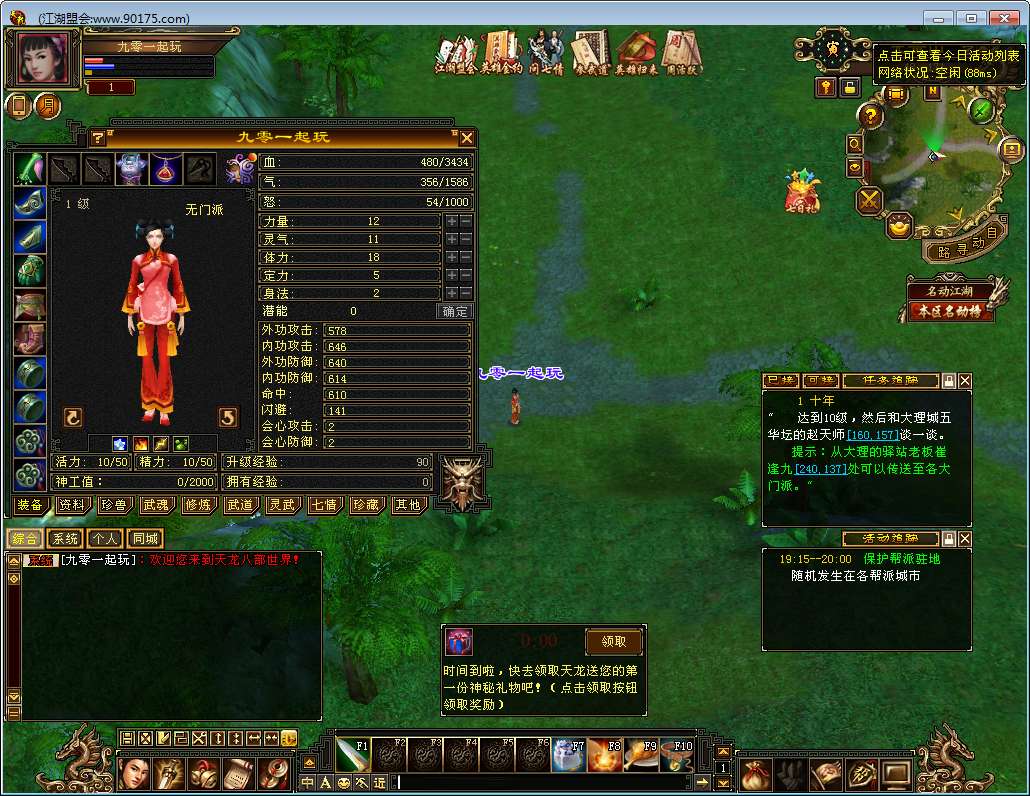Screen dimensions: 1030x796
Task: Maximize the game window
Action: [970, 17]
